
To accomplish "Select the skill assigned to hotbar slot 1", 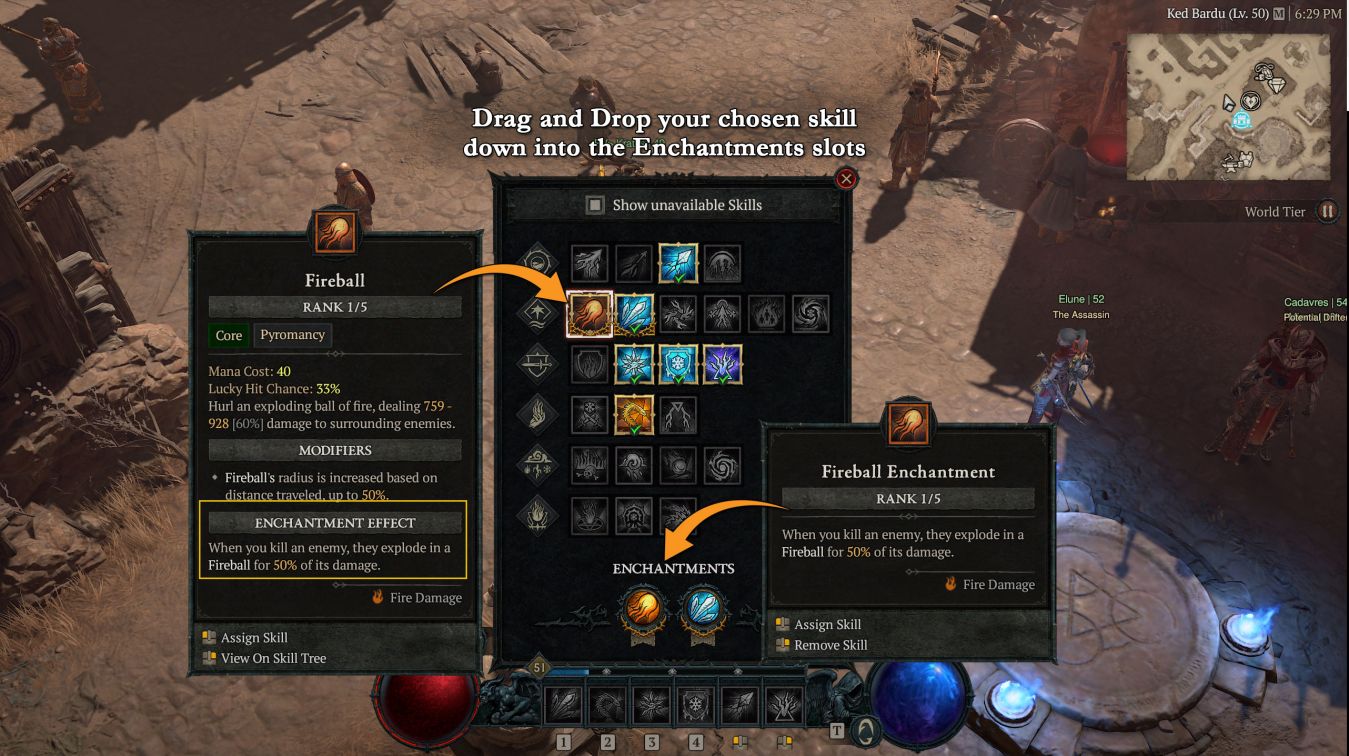I will tap(565, 705).
